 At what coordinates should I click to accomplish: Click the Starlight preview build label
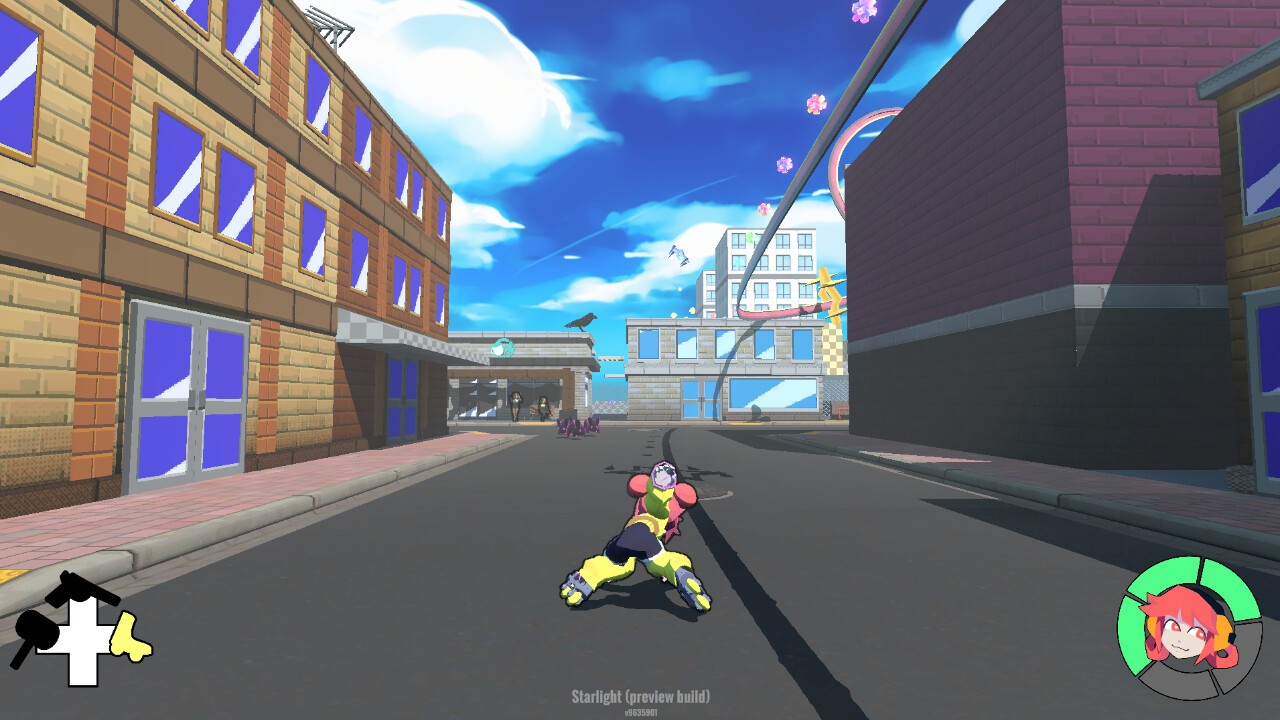coord(640,697)
